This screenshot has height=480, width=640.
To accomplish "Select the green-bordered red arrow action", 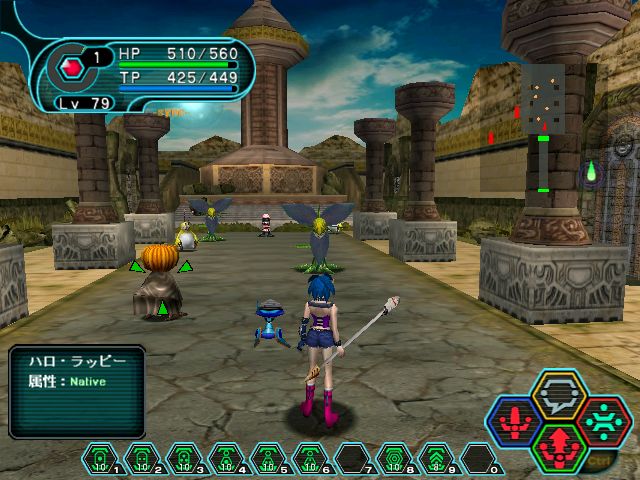I will click(x=559, y=447).
